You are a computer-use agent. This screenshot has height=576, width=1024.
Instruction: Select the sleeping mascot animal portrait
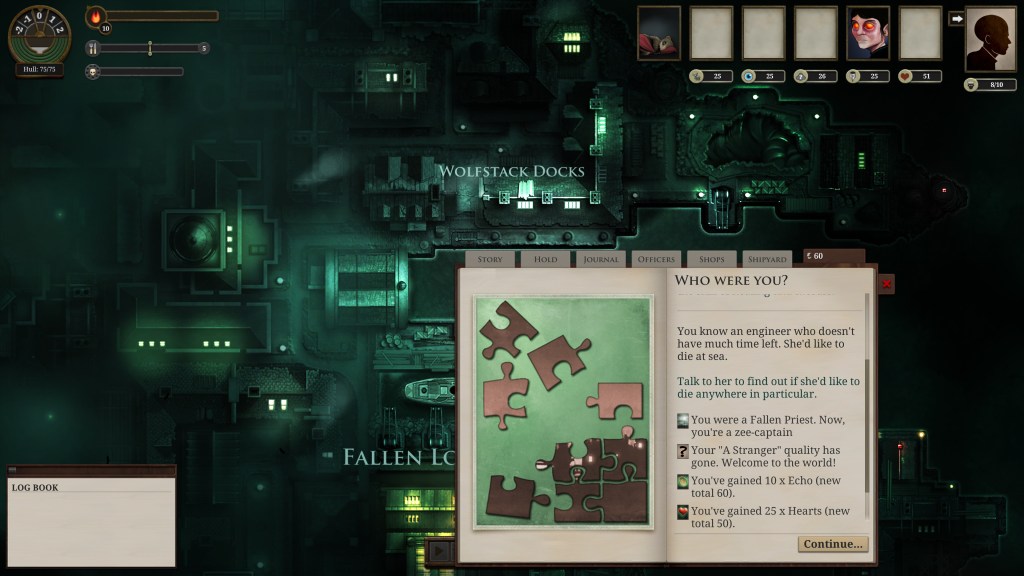pyautogui.click(x=659, y=33)
